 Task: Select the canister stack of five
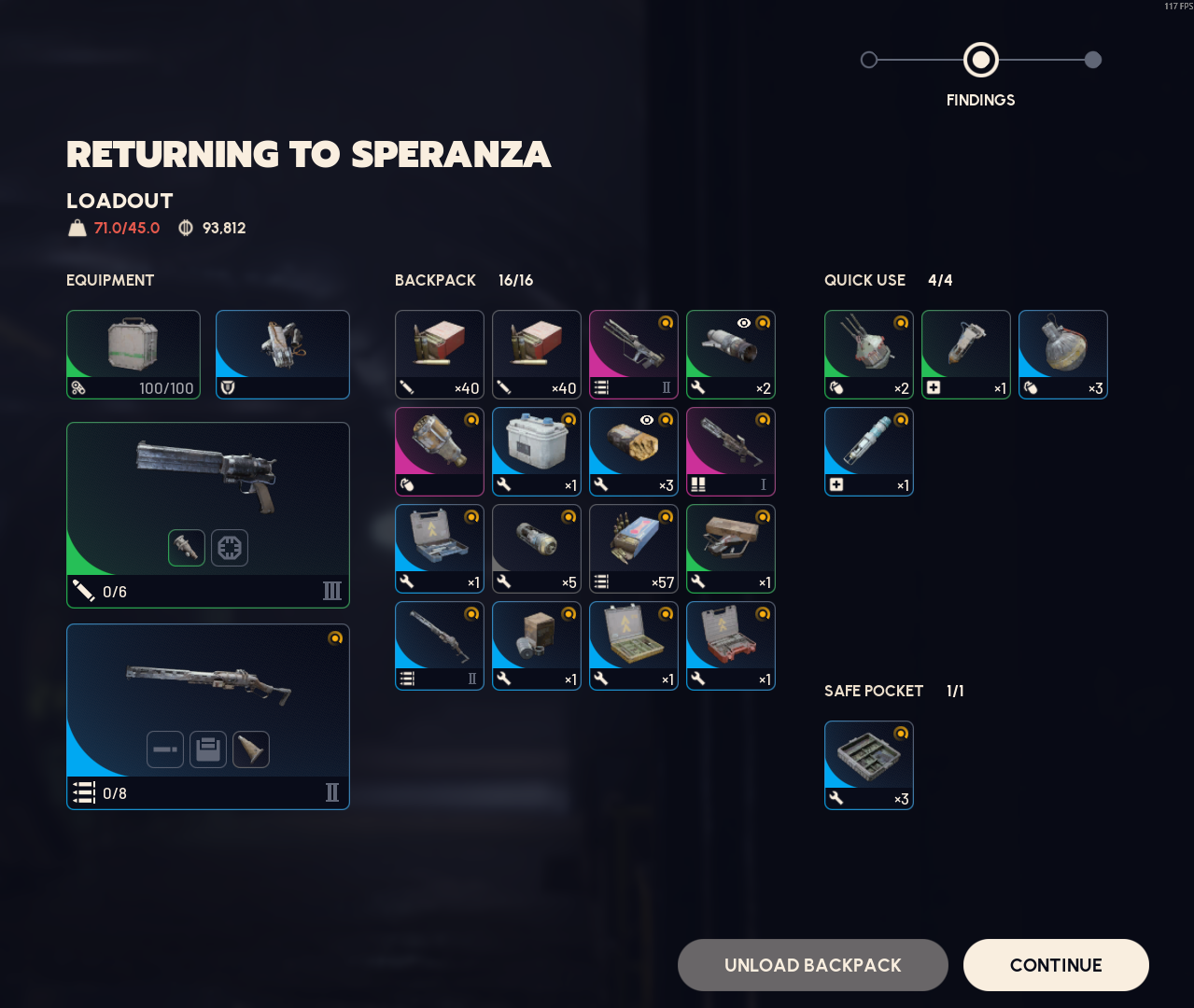(537, 549)
